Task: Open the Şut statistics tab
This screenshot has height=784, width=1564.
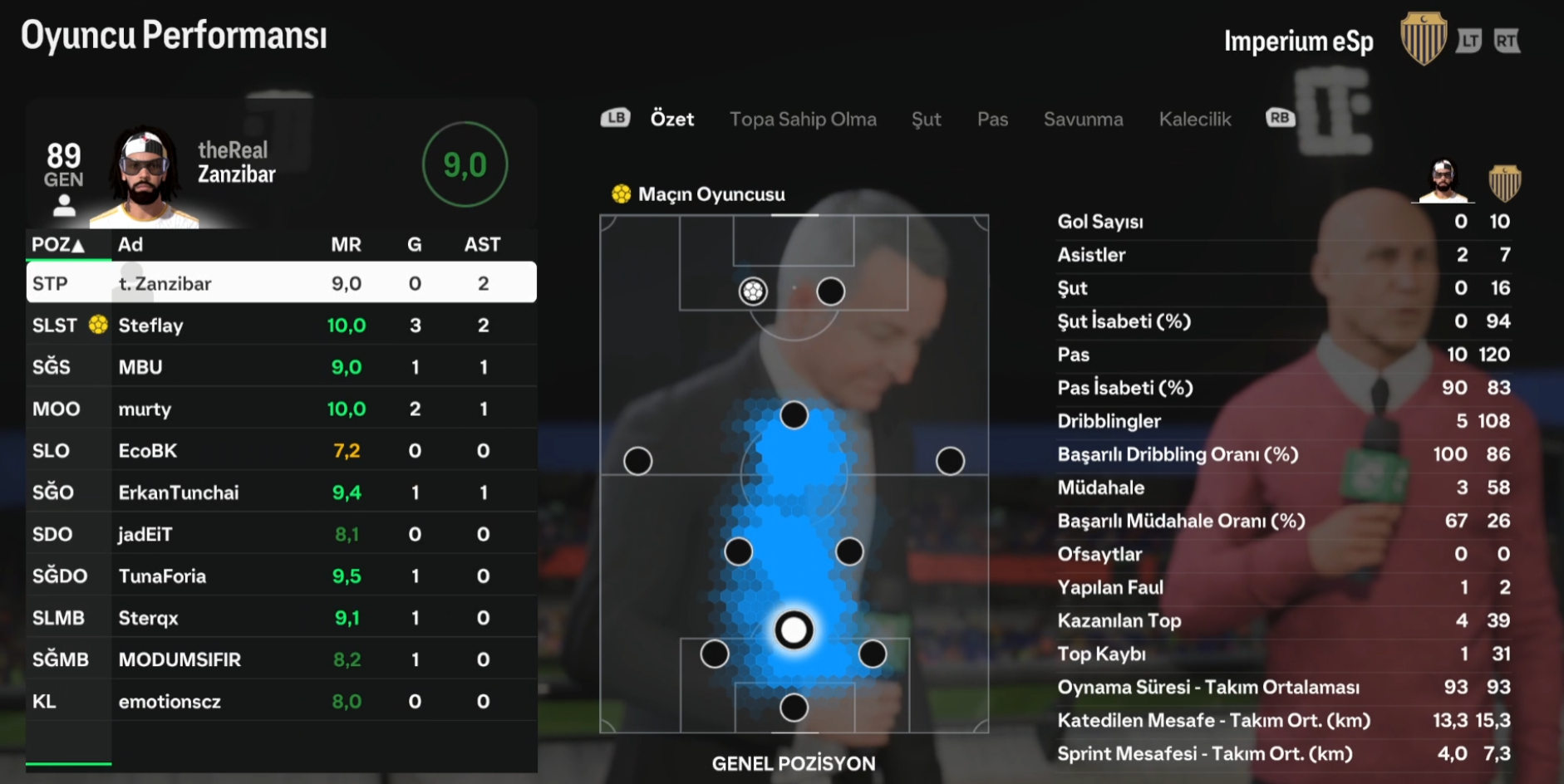Action: coord(926,120)
